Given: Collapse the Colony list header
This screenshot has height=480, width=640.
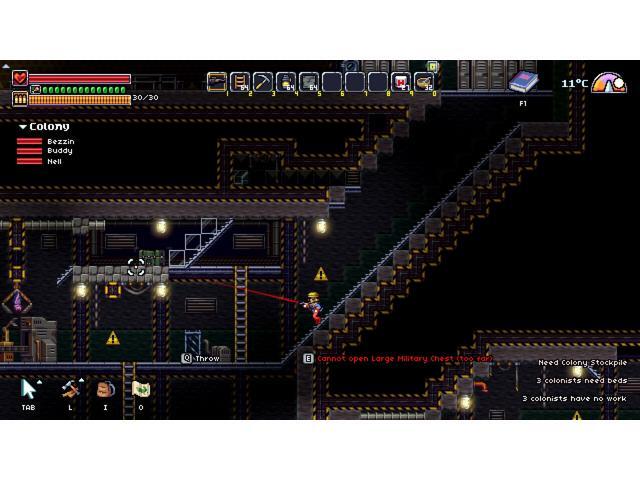Looking at the screenshot, I should (x=44, y=127).
